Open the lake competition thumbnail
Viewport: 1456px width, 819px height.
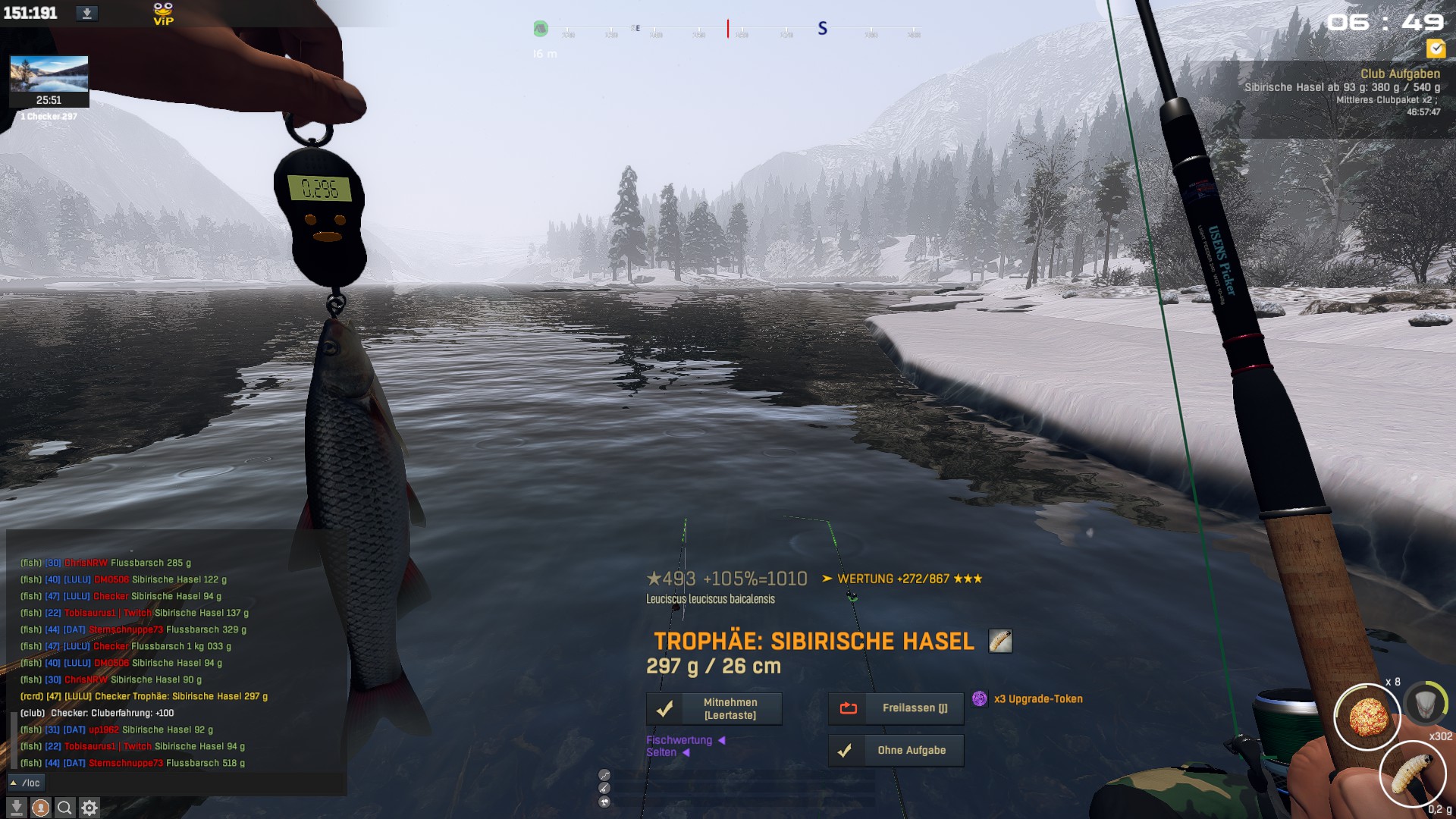(49, 74)
